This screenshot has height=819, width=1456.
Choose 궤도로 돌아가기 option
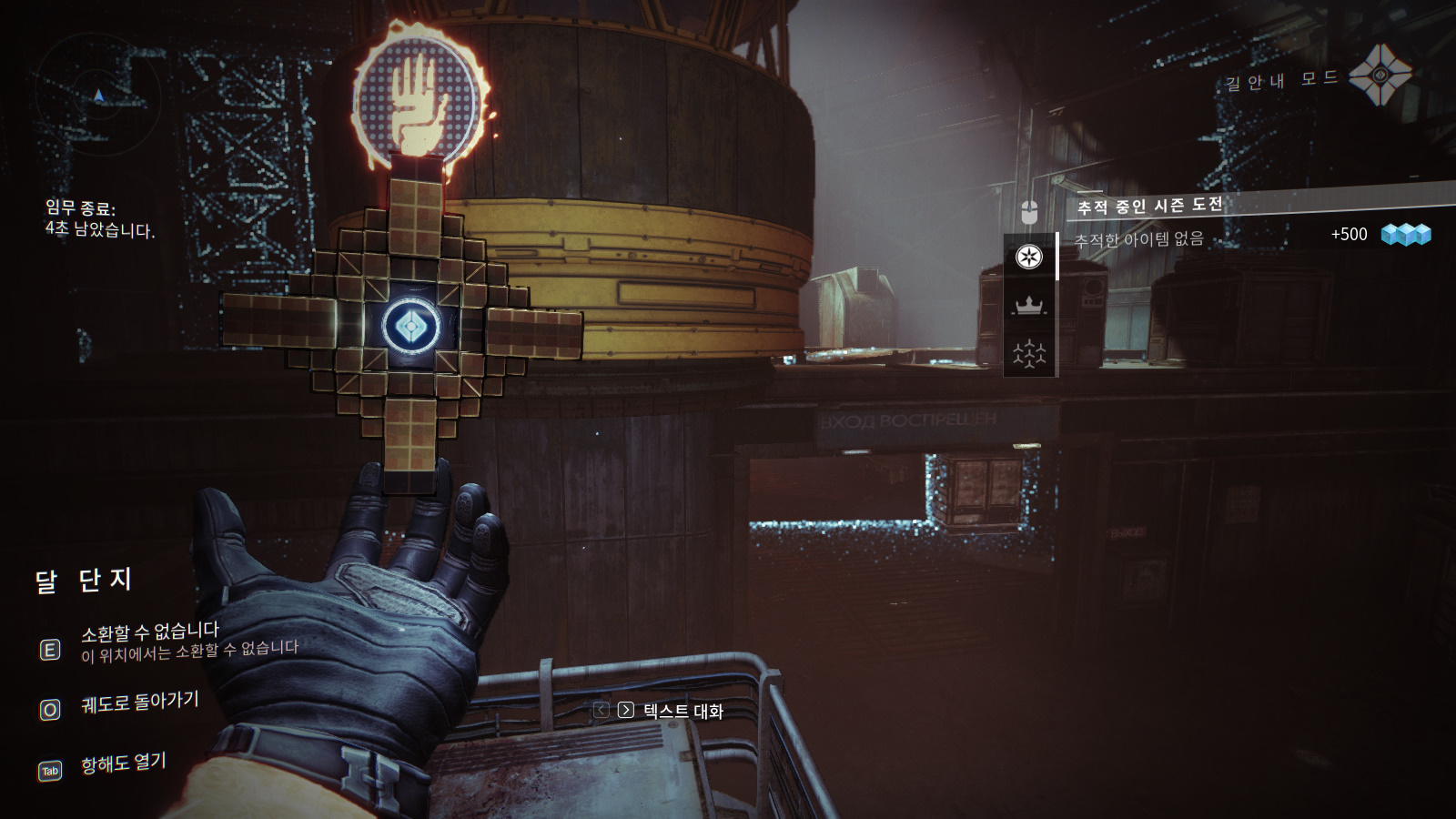coord(139,702)
